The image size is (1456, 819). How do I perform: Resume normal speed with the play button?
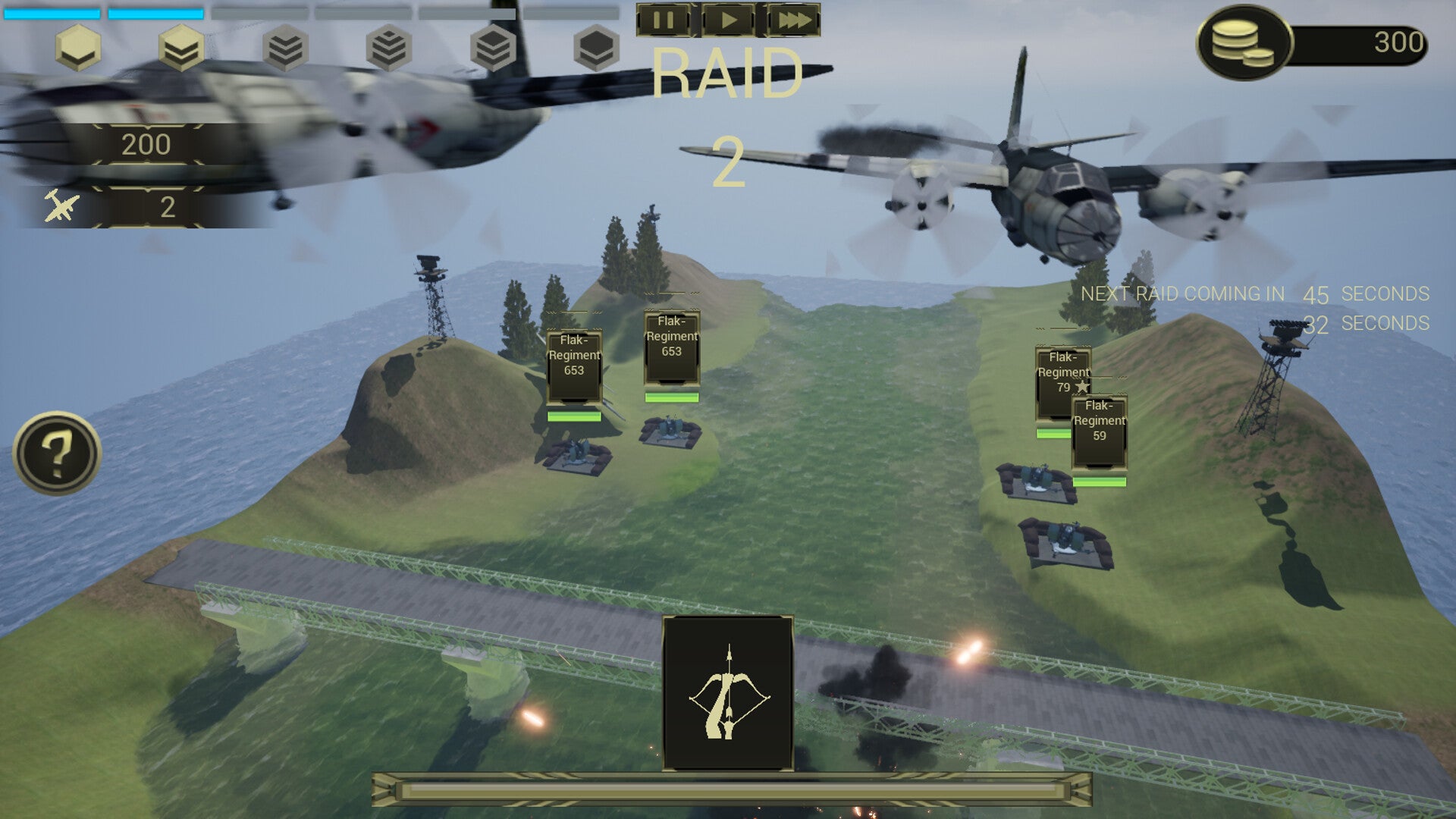coord(728,20)
